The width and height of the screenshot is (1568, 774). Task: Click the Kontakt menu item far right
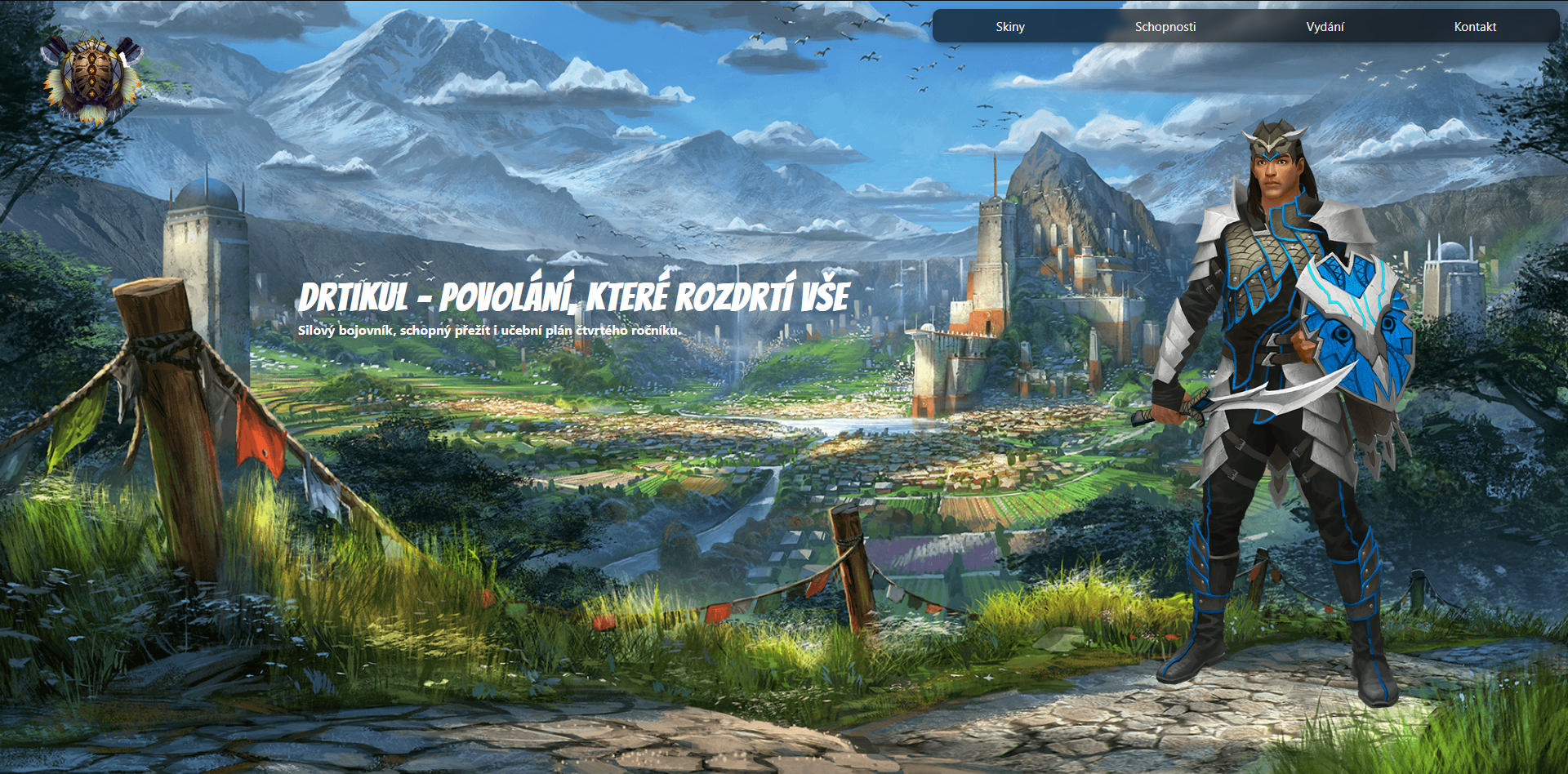pos(1475,26)
